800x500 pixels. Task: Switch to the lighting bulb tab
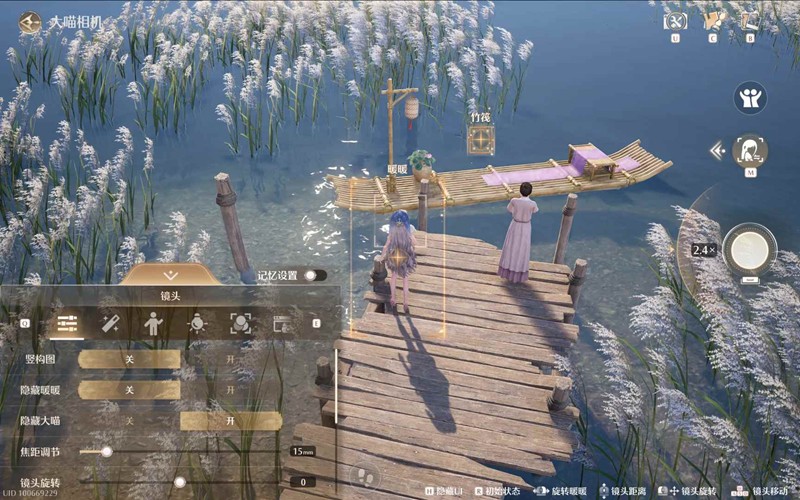tap(197, 323)
